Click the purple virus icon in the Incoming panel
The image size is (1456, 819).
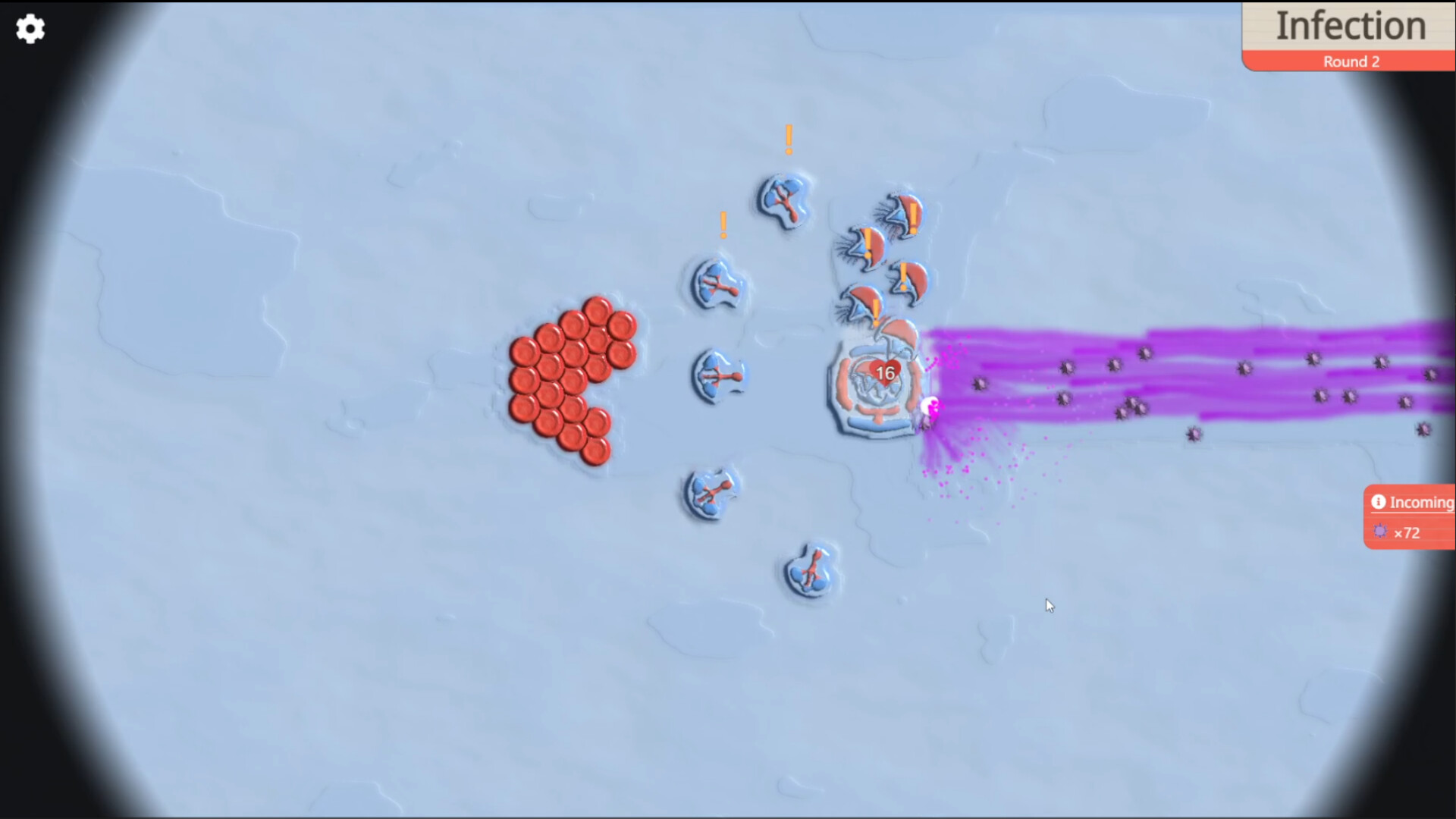[1379, 532]
